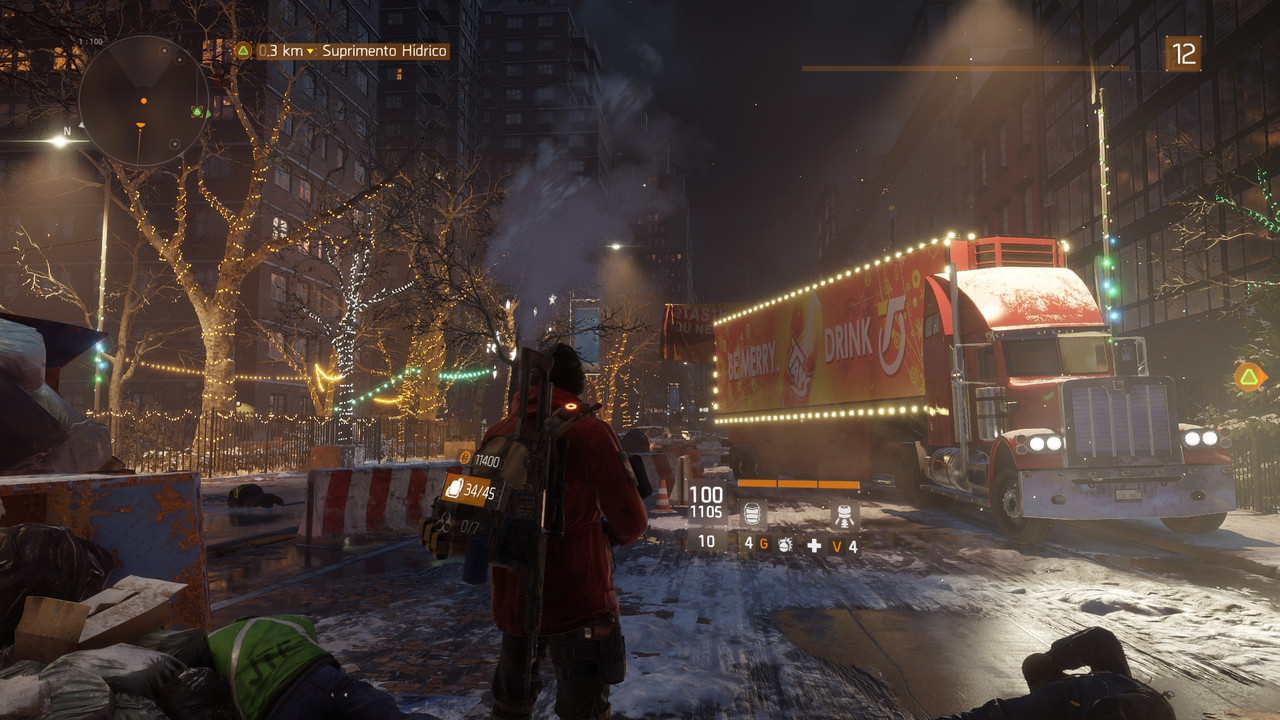Use the medkit cross icon

pos(814,546)
